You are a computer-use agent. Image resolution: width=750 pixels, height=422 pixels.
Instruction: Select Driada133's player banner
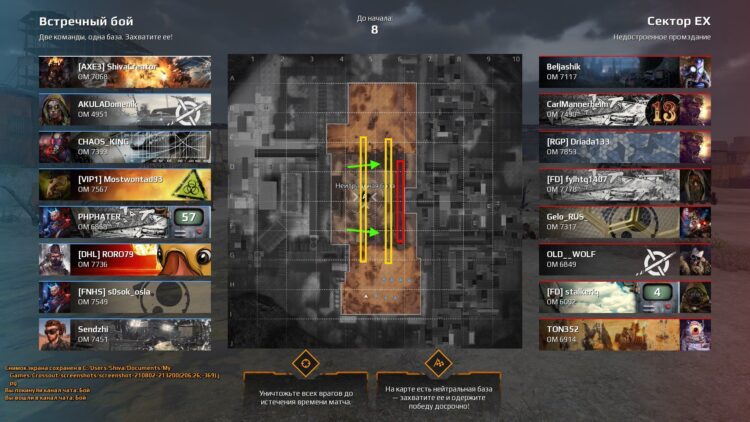point(624,147)
